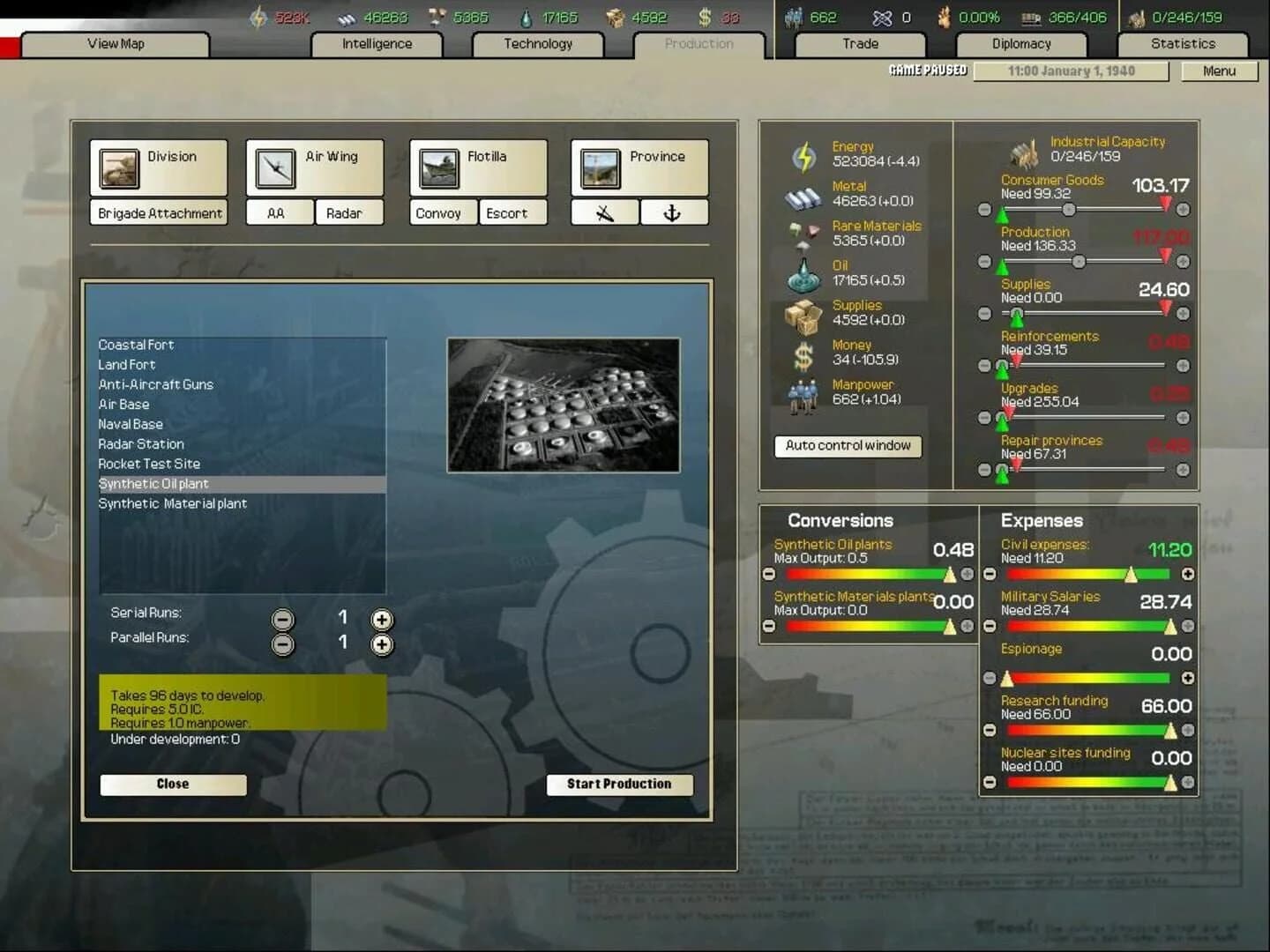Image resolution: width=1270 pixels, height=952 pixels.
Task: Open the Auto control window
Action: tap(848, 446)
